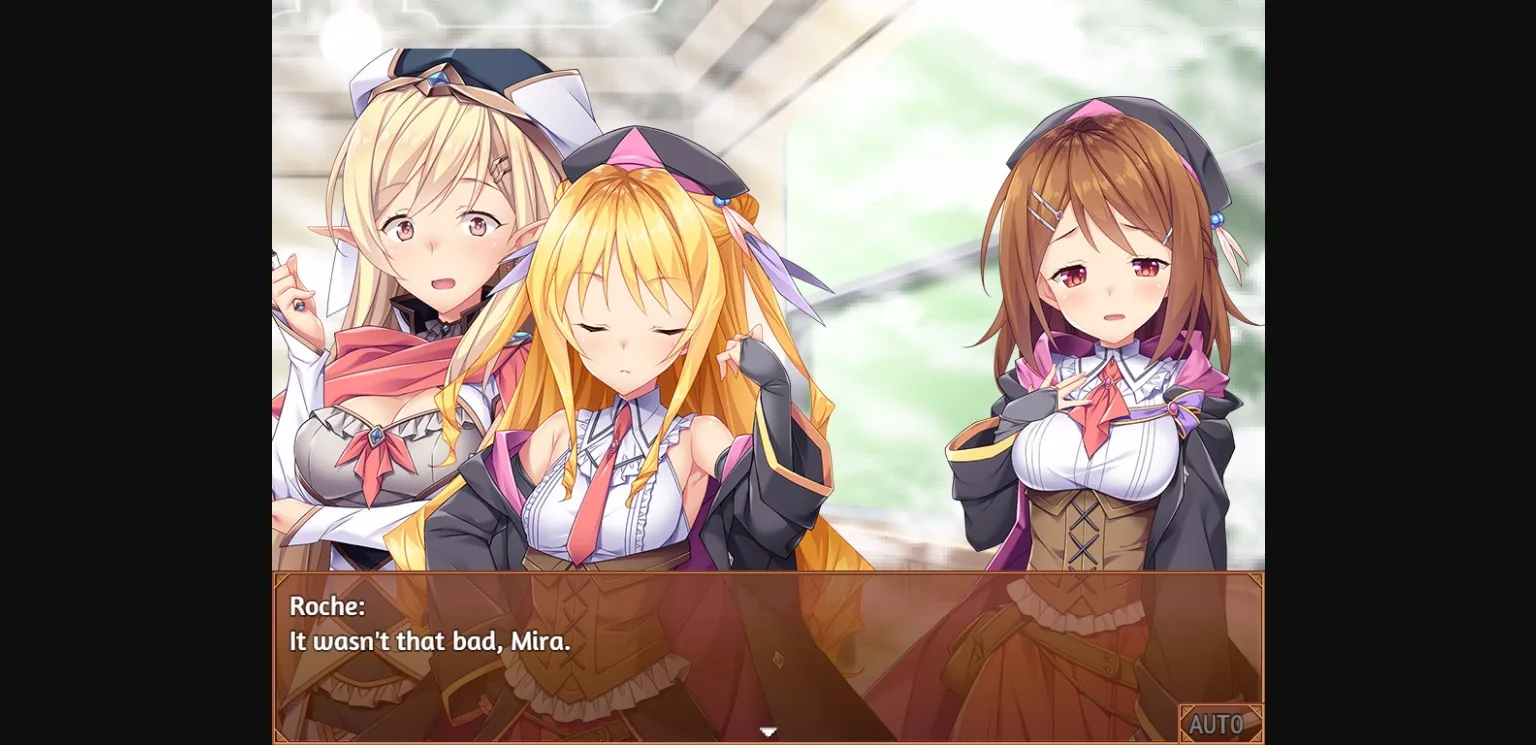
Task: Click the dialogue box to continue
Action: tap(768, 660)
